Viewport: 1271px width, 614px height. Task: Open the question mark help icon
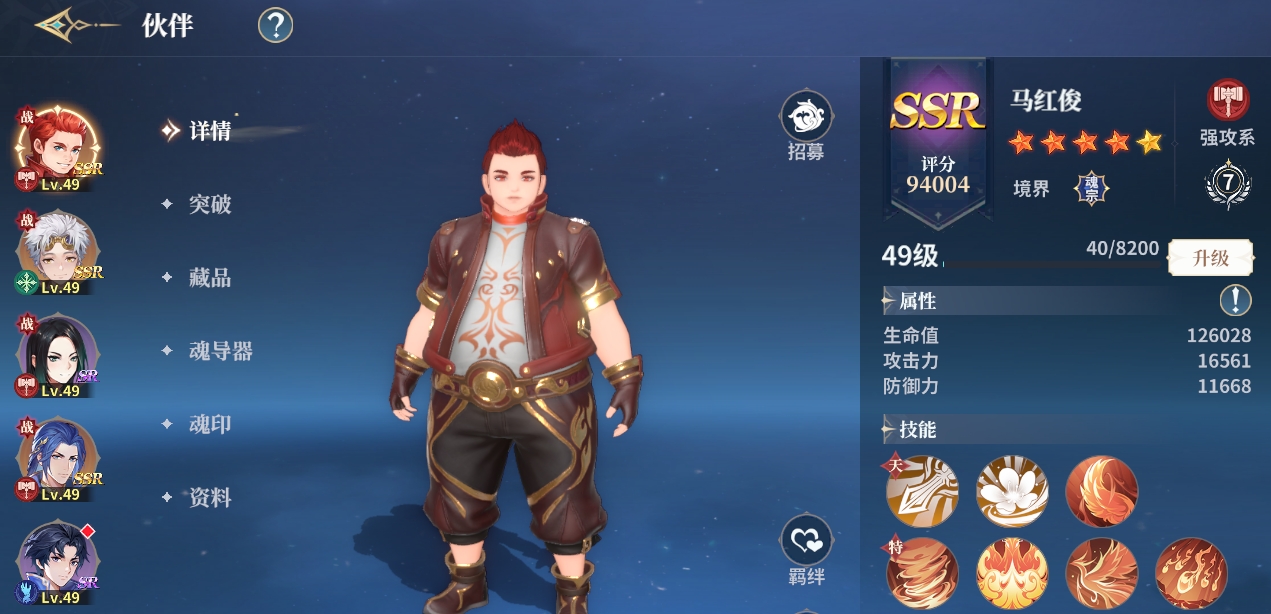coord(275,26)
